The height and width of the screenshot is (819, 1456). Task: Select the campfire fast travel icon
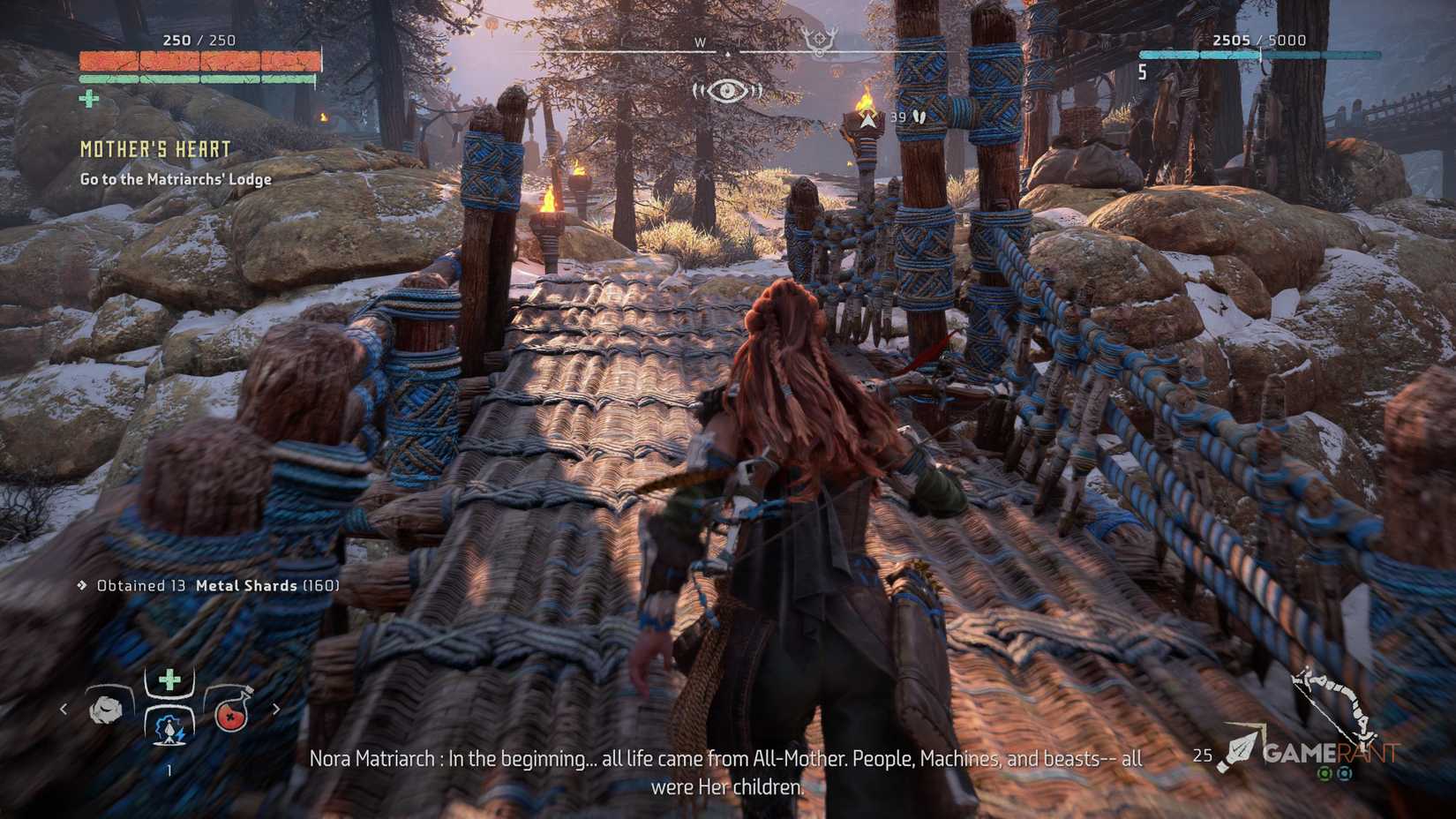[169, 732]
